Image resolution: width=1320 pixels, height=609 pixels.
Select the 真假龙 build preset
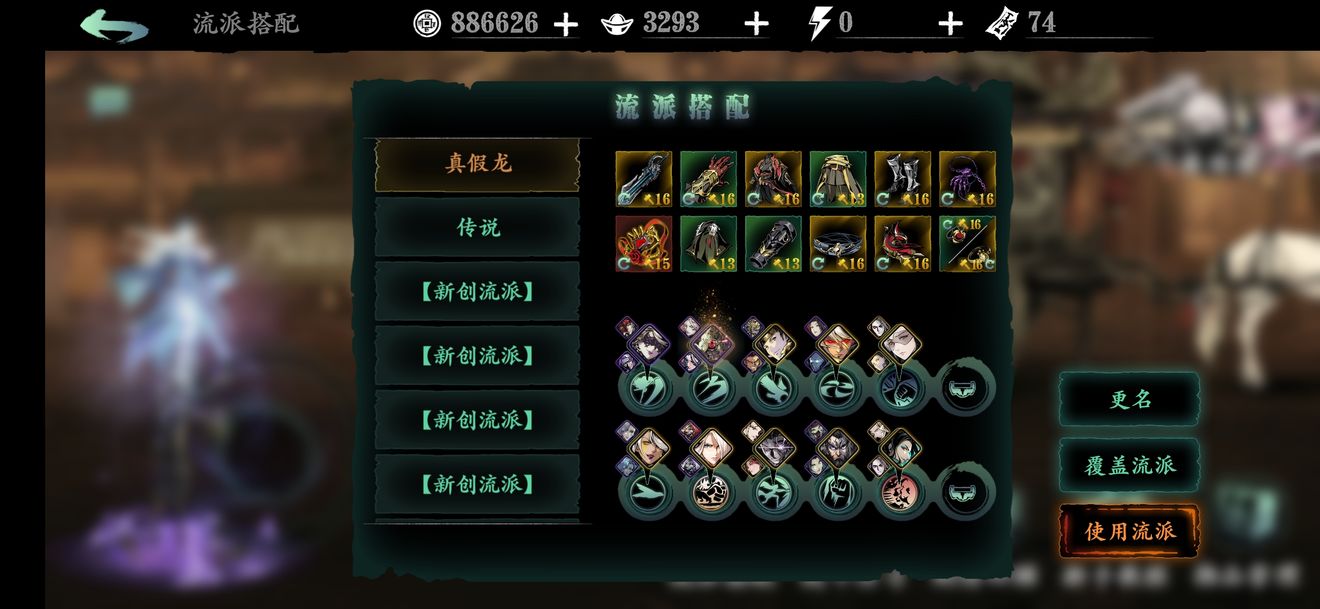[x=477, y=164]
